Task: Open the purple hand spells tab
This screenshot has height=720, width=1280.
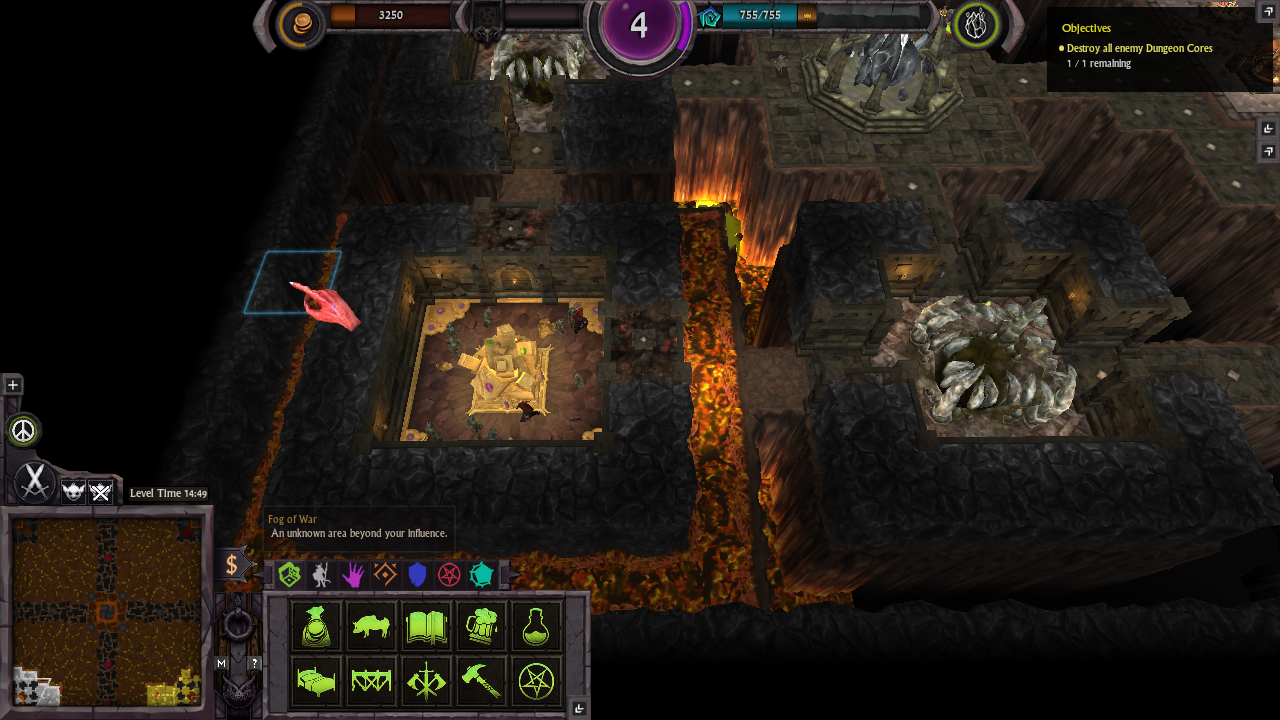Action: coord(353,574)
